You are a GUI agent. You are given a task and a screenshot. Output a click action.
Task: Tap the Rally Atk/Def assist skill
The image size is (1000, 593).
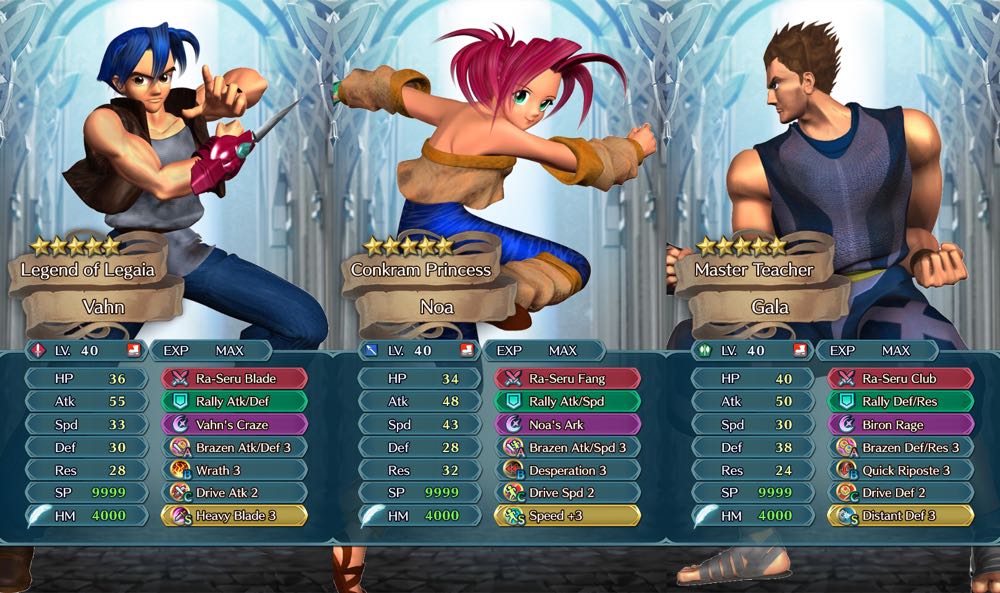coord(235,402)
